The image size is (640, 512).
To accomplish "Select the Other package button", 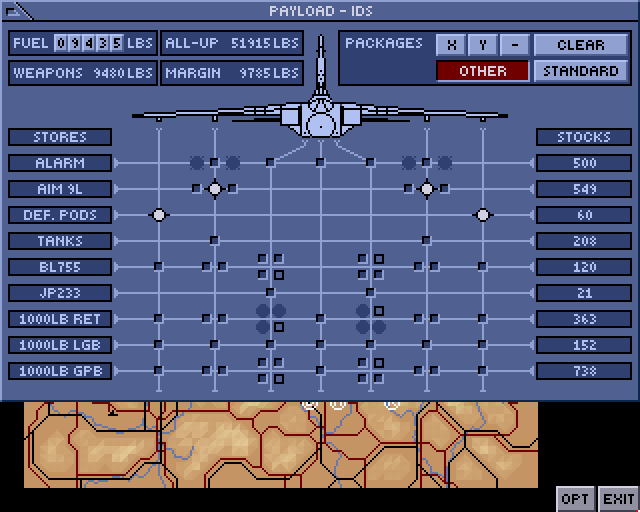I will tap(483, 71).
